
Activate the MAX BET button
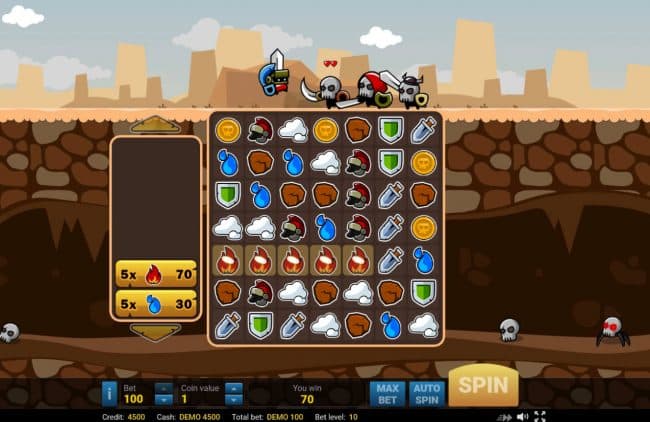[x=386, y=394]
